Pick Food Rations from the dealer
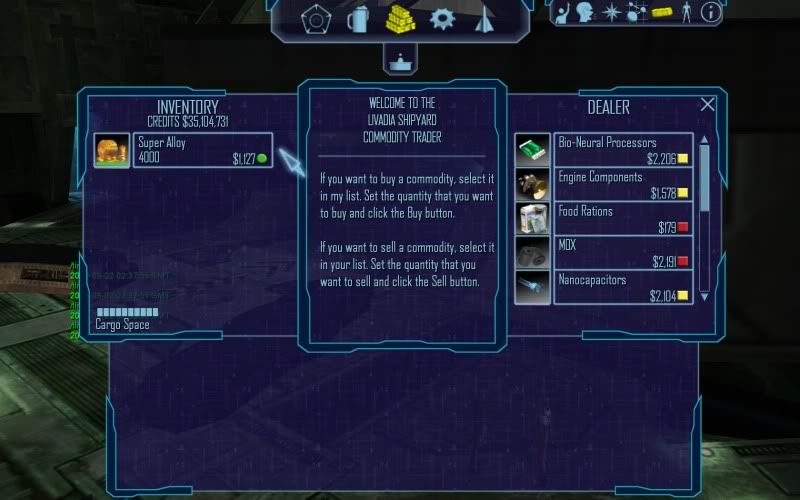Screen dimensions: 800x500 point(622,218)
